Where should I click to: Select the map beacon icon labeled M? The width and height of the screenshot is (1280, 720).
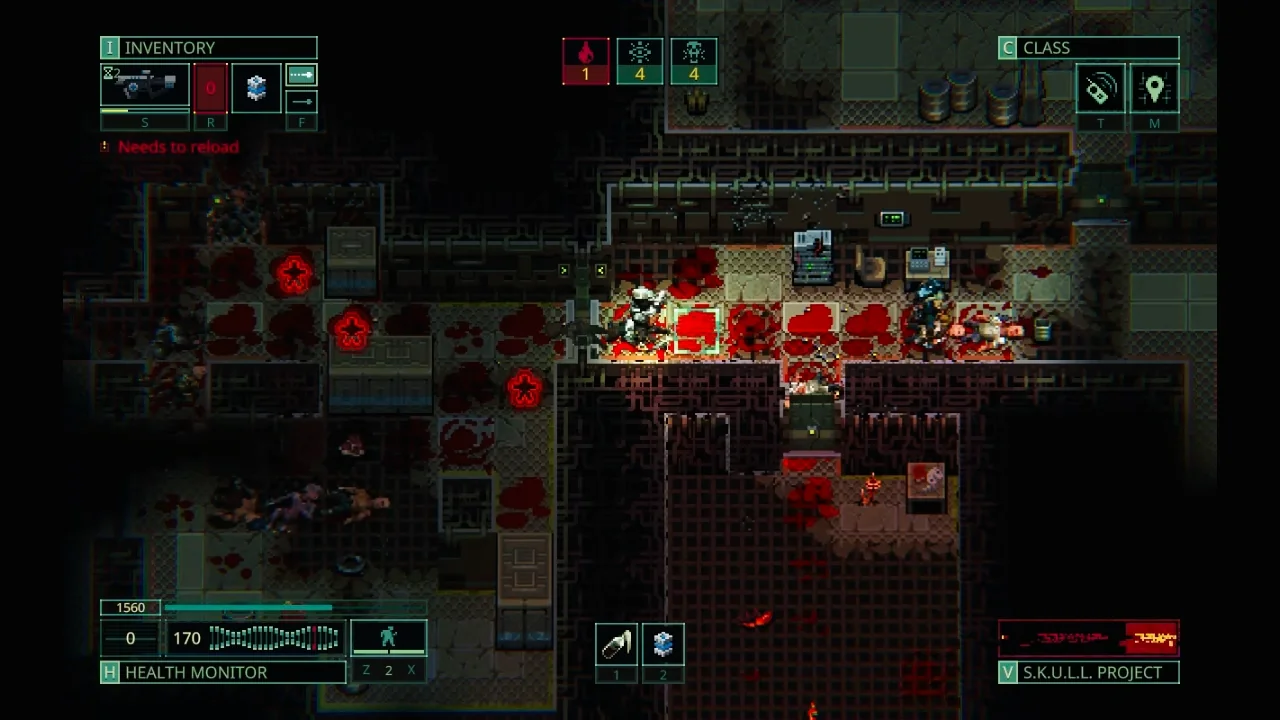point(1155,88)
